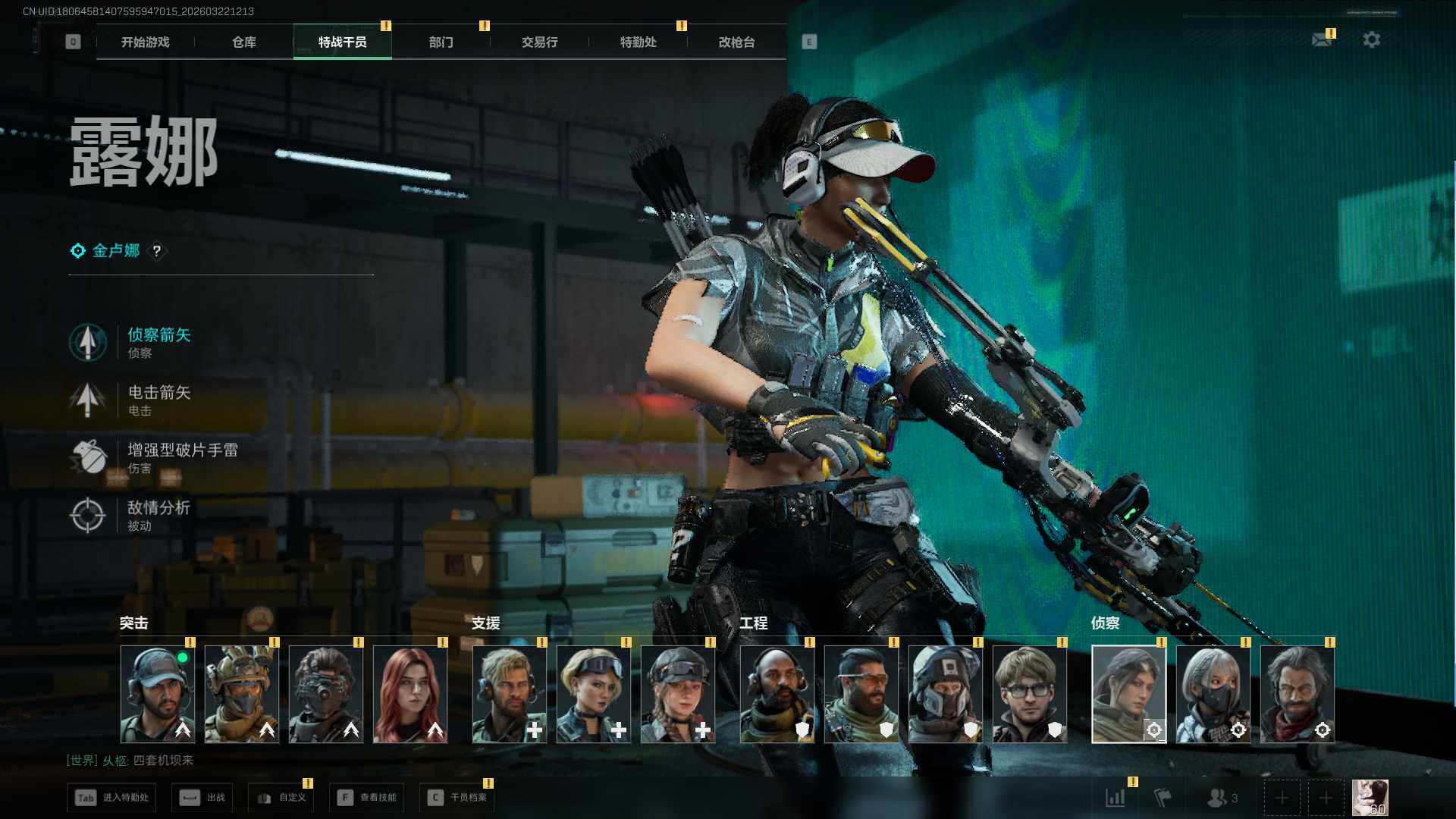This screenshot has height=819, width=1456.
Task: Open the 干员档案 operator file
Action: click(457, 798)
